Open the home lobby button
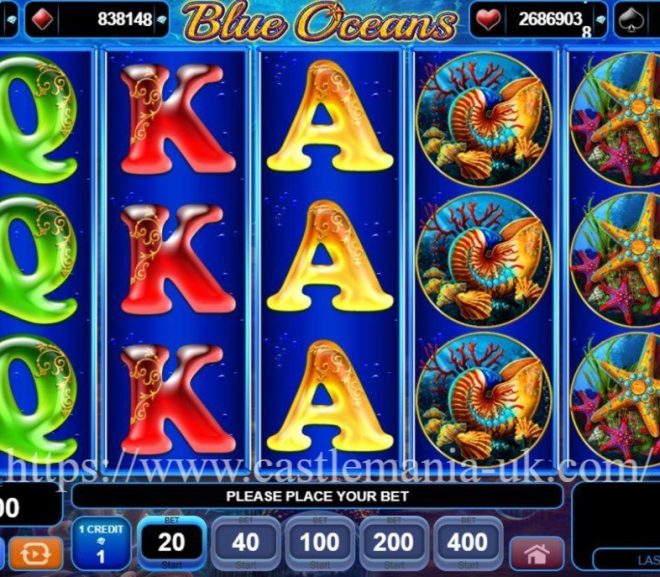Image resolution: width=660 pixels, height=577 pixels. (537, 553)
